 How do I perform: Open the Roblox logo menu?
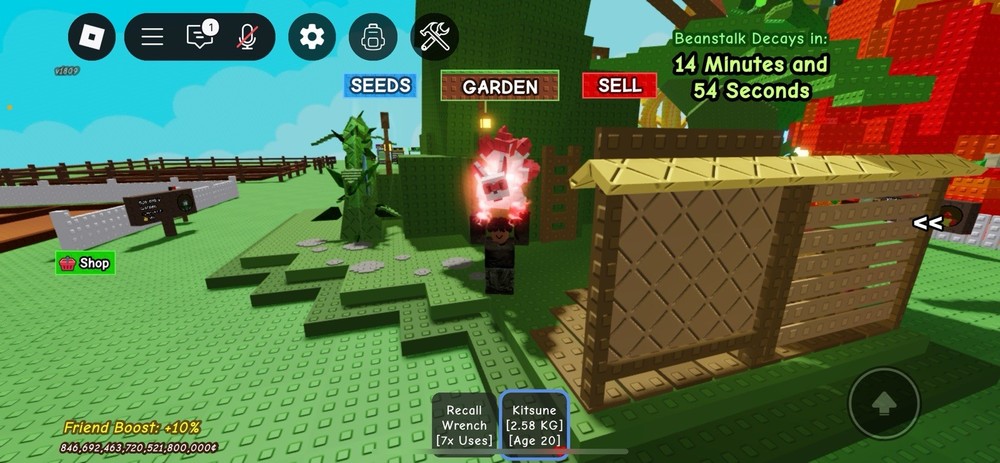(92, 37)
